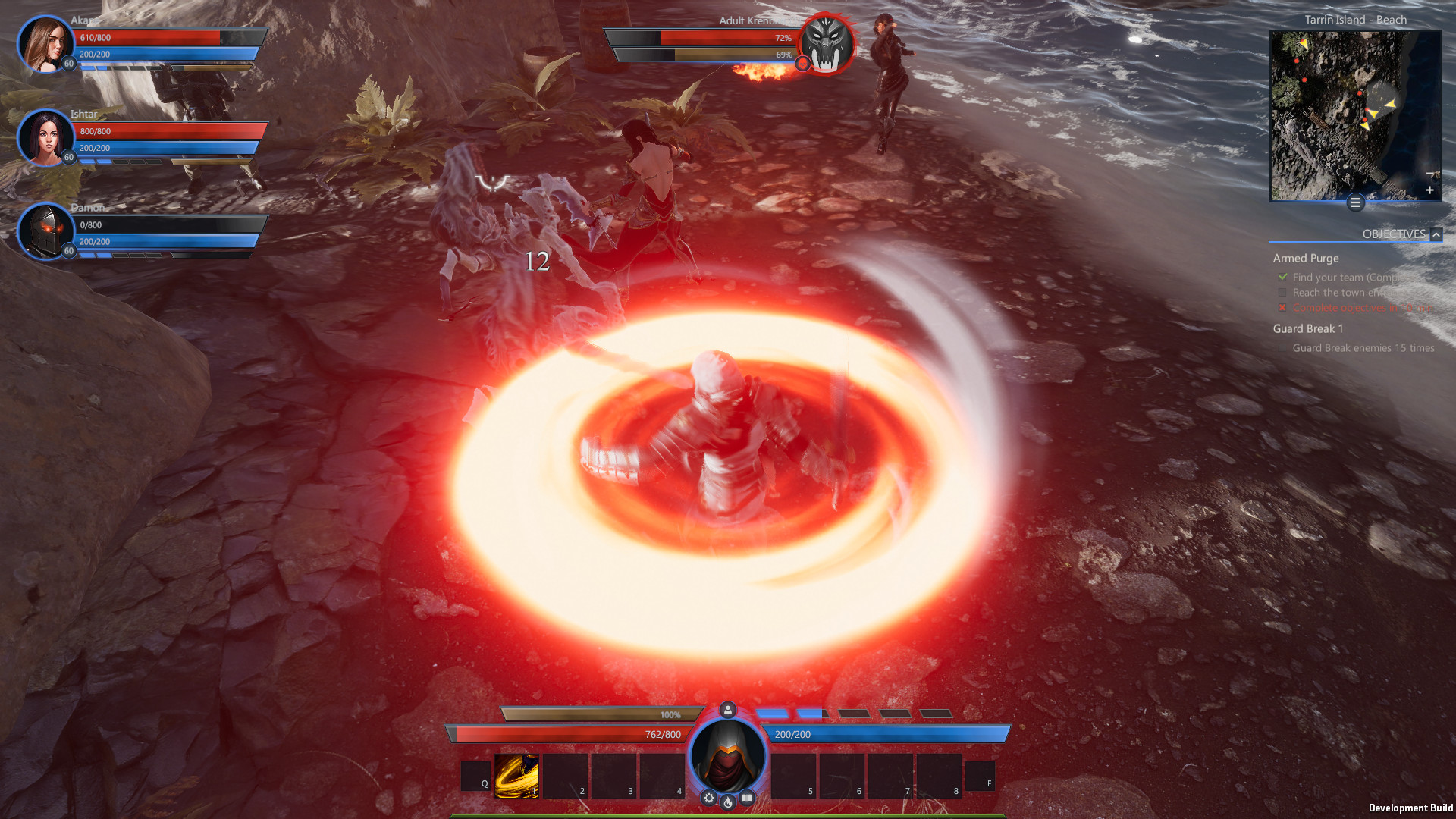Select the Guard Break 1 quest header
This screenshot has height=819, width=1456.
coord(1307,328)
